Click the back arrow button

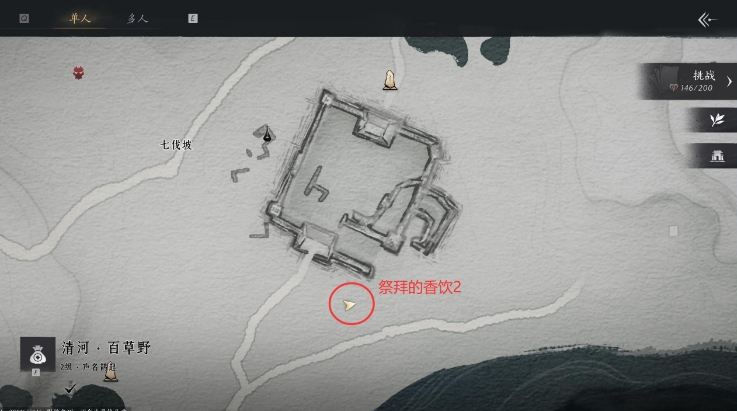(x=708, y=19)
